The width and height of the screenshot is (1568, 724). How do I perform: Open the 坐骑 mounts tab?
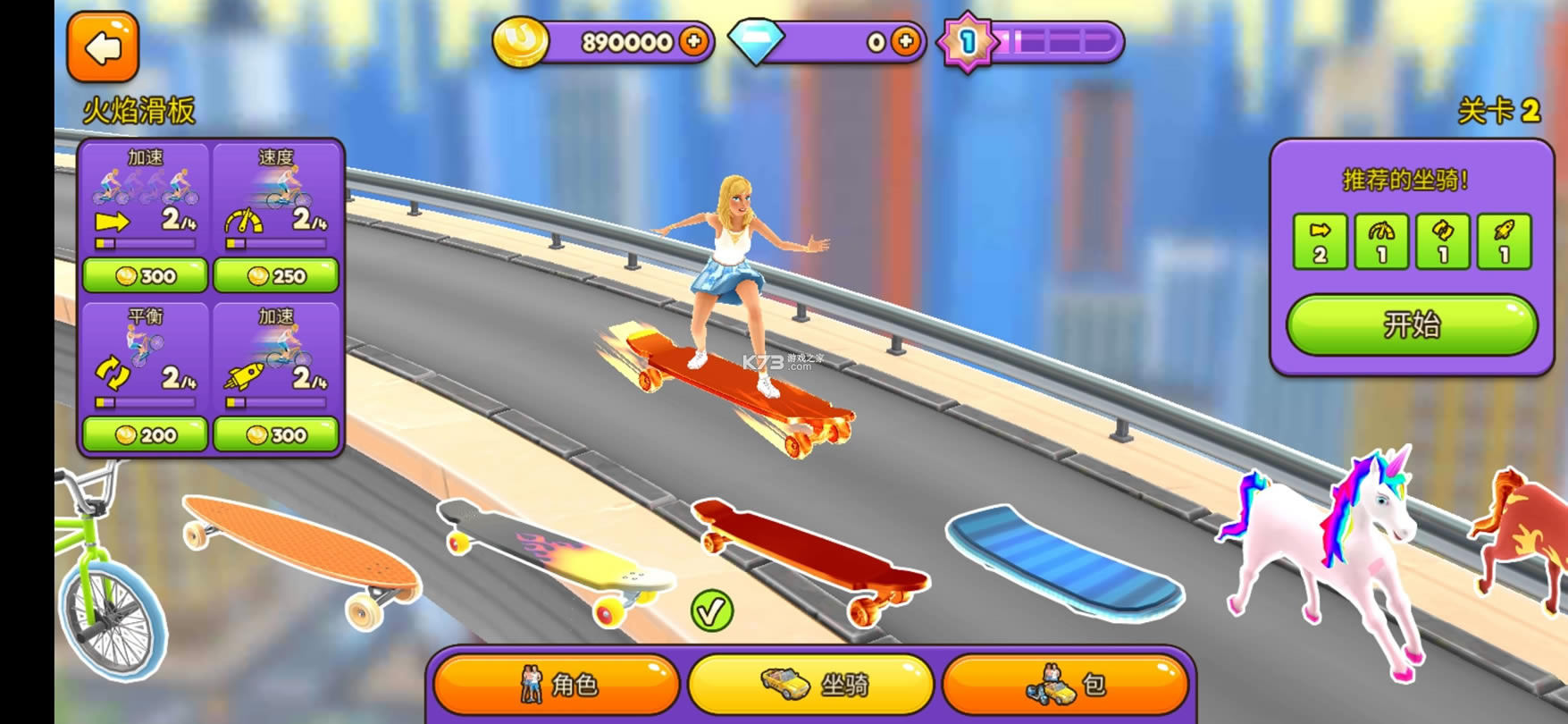pos(811,685)
